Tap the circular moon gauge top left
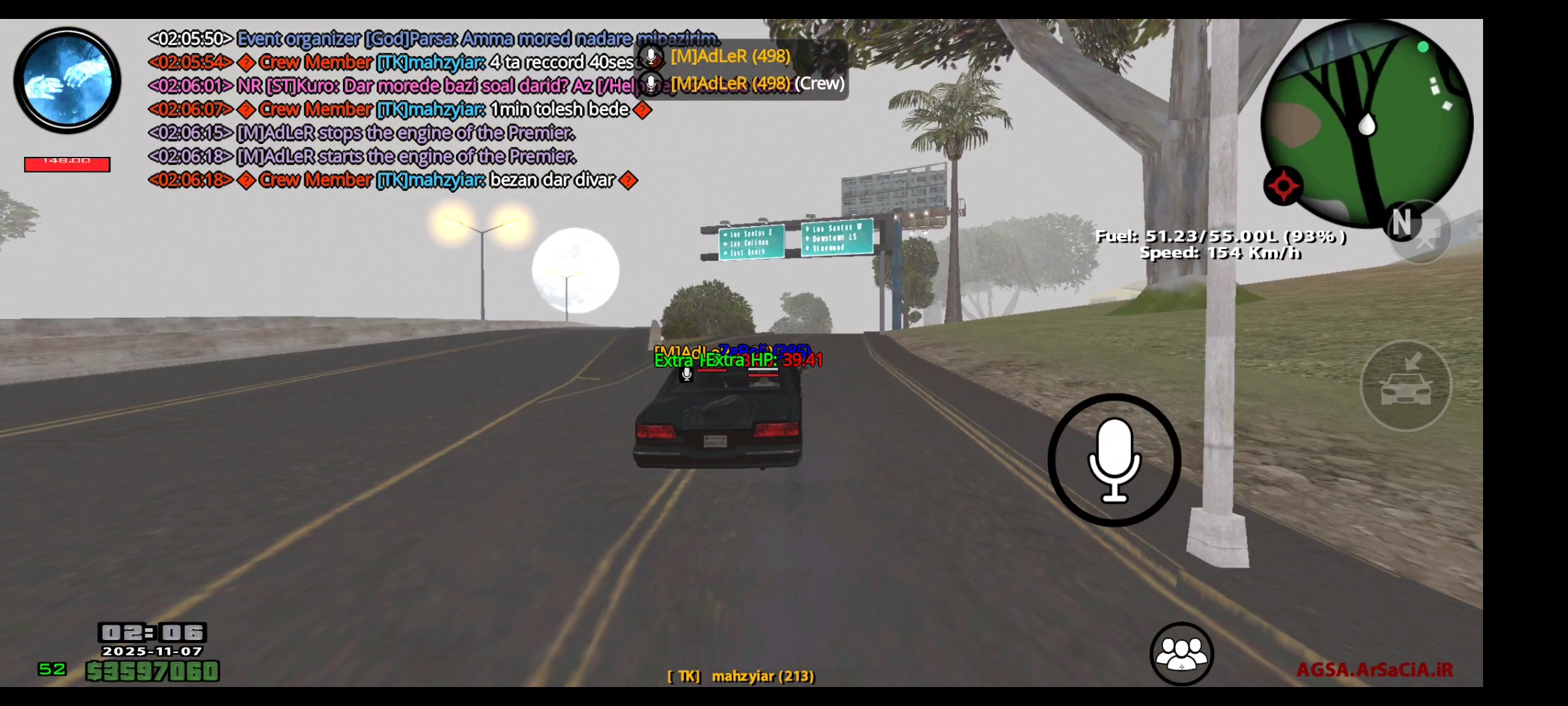The width and height of the screenshot is (1568, 706). pyautogui.click(x=67, y=78)
